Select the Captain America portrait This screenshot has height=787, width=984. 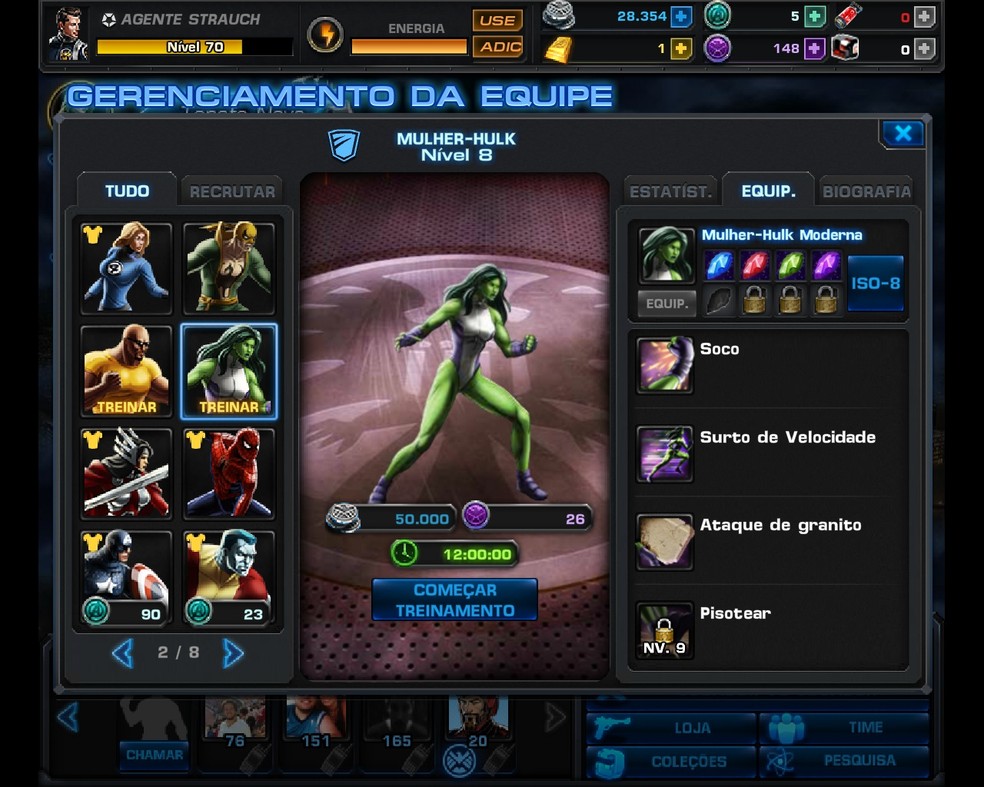pos(126,577)
